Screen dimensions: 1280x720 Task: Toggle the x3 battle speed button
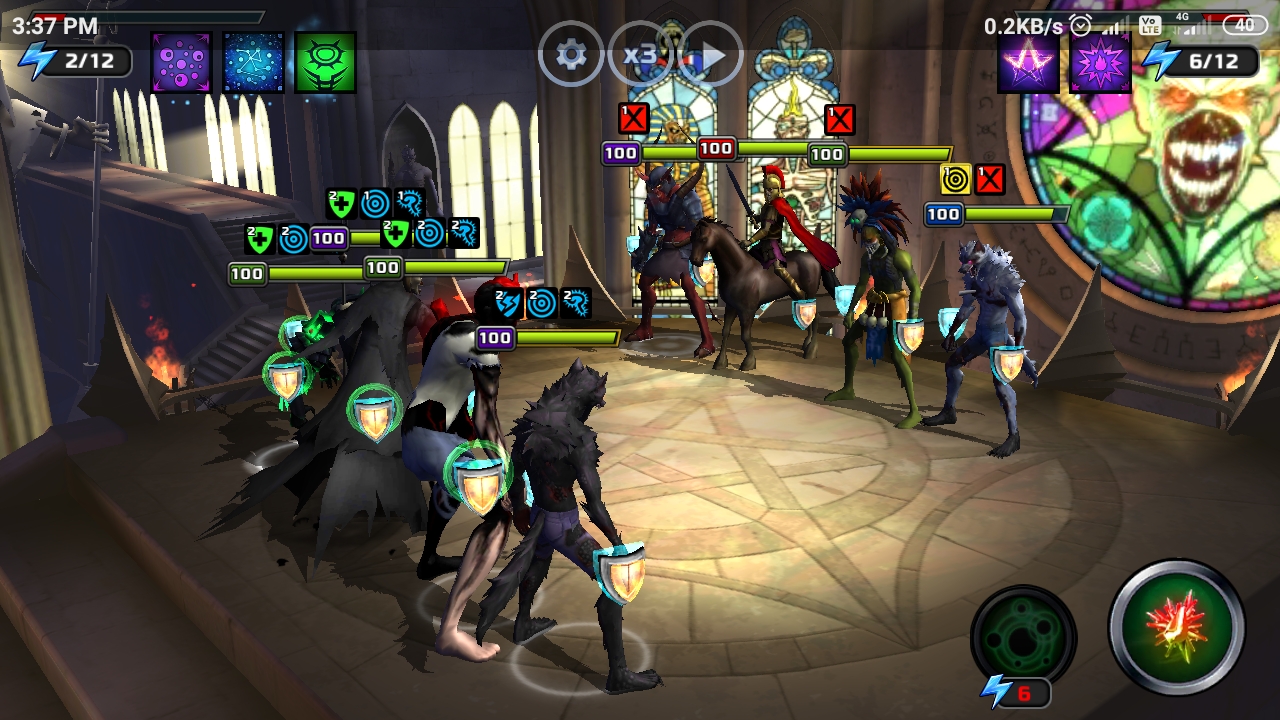coord(640,54)
